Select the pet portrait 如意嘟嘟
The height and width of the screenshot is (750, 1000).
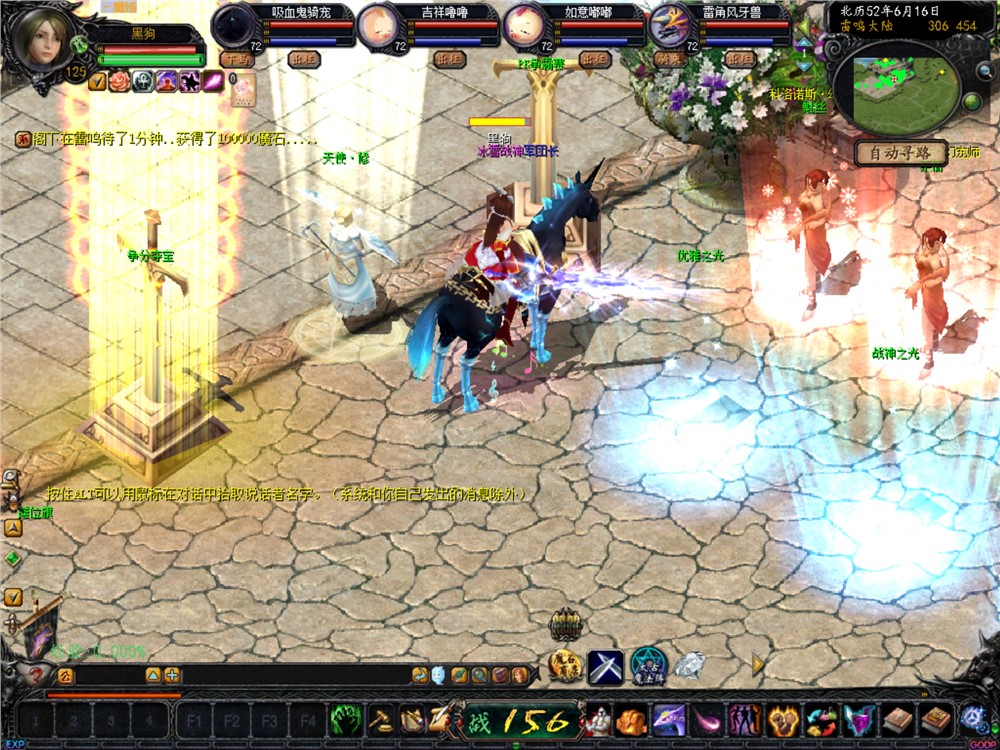pos(525,25)
